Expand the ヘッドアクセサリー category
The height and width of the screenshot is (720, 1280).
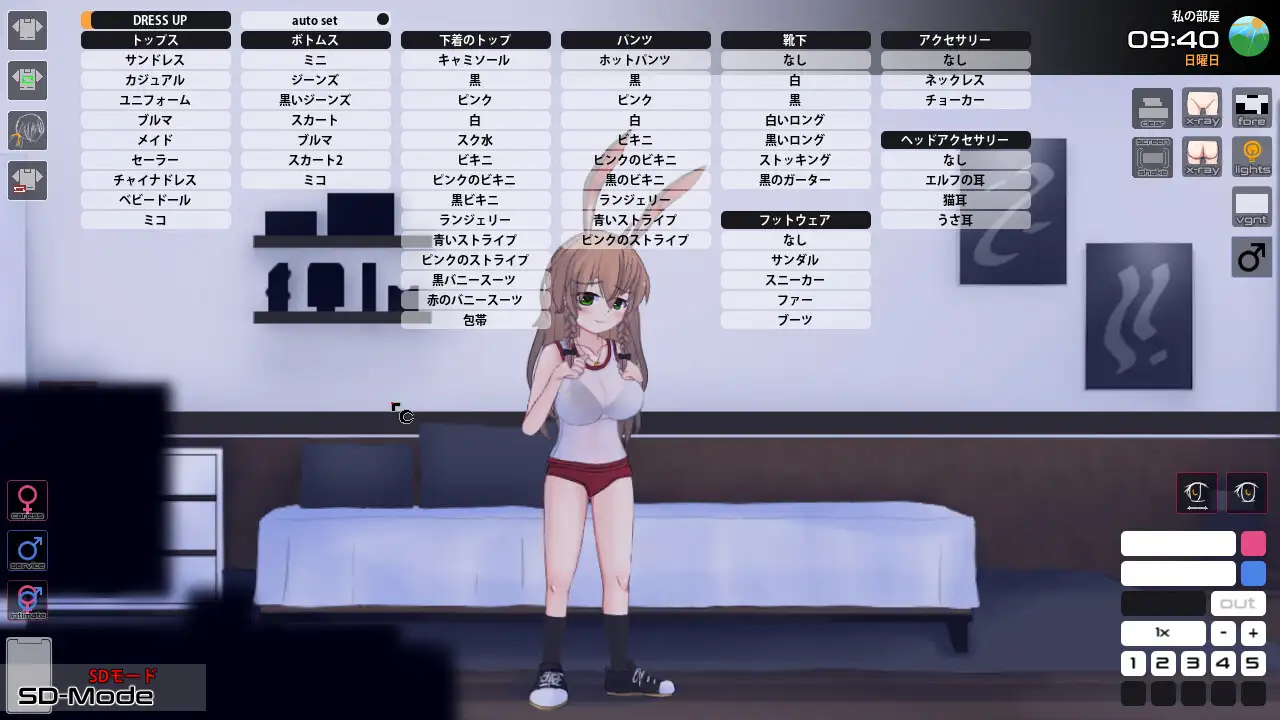(x=955, y=140)
